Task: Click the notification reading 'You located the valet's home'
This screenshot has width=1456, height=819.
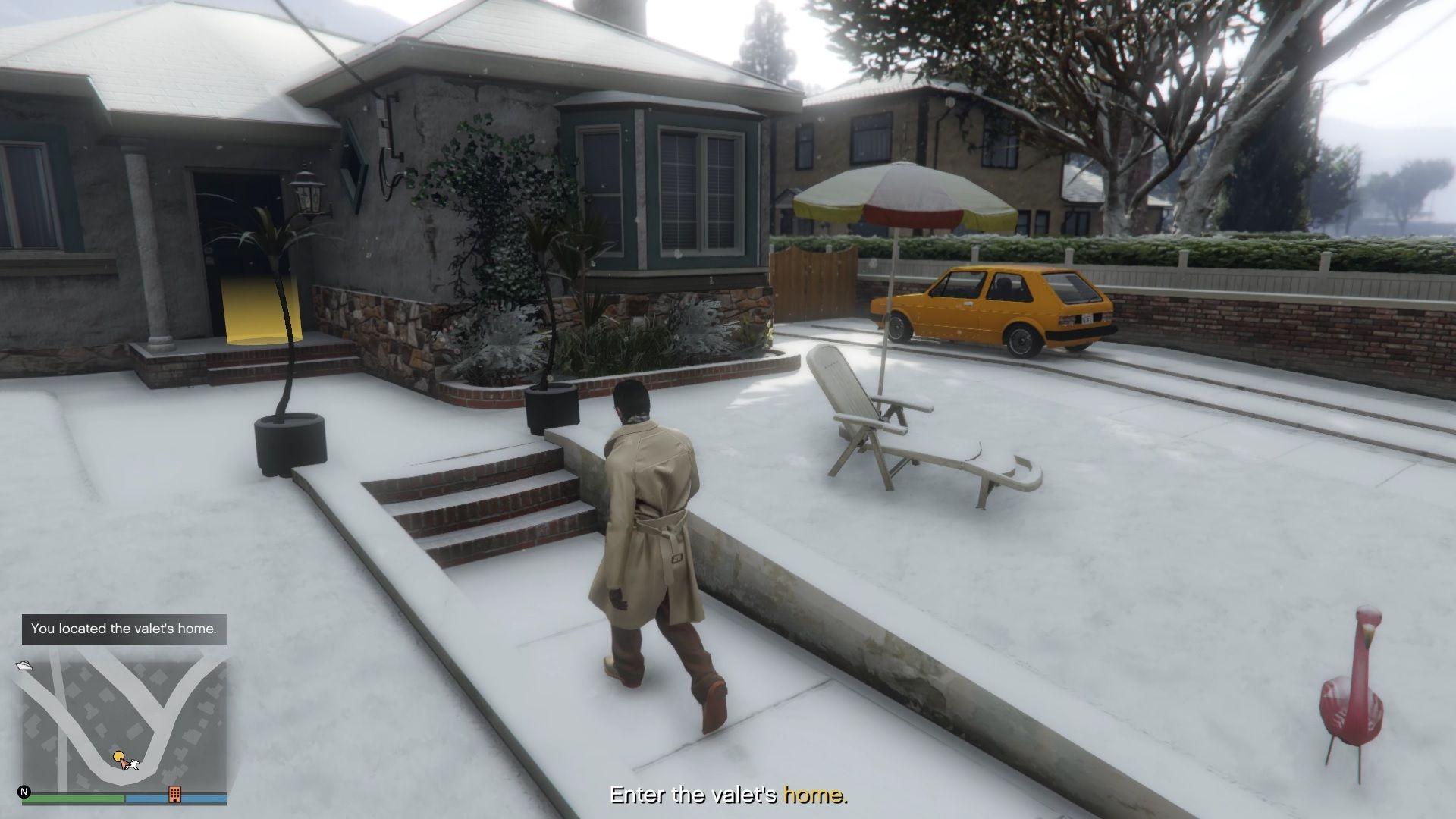Action: point(124,629)
